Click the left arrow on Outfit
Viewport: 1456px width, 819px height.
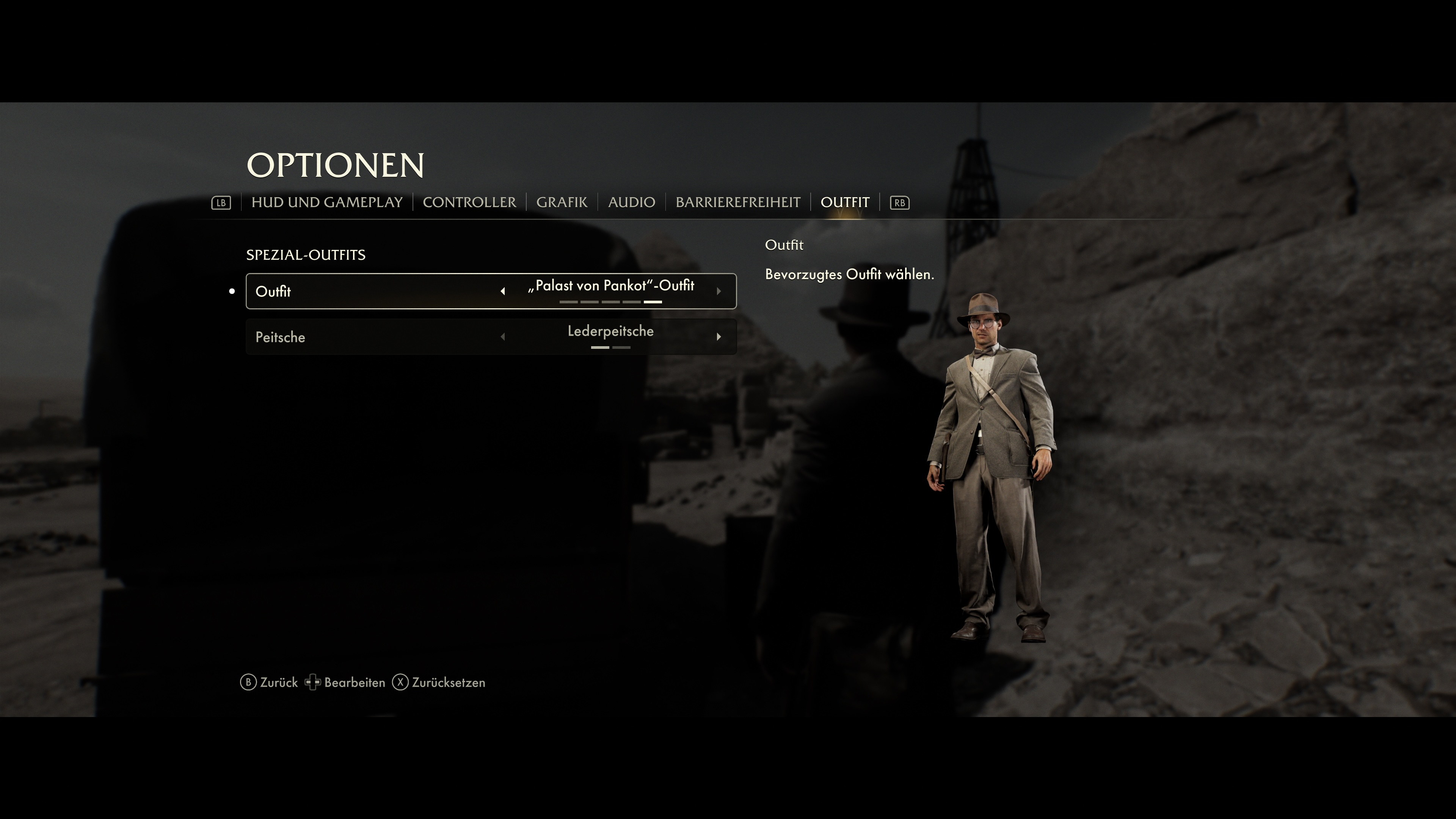(502, 292)
